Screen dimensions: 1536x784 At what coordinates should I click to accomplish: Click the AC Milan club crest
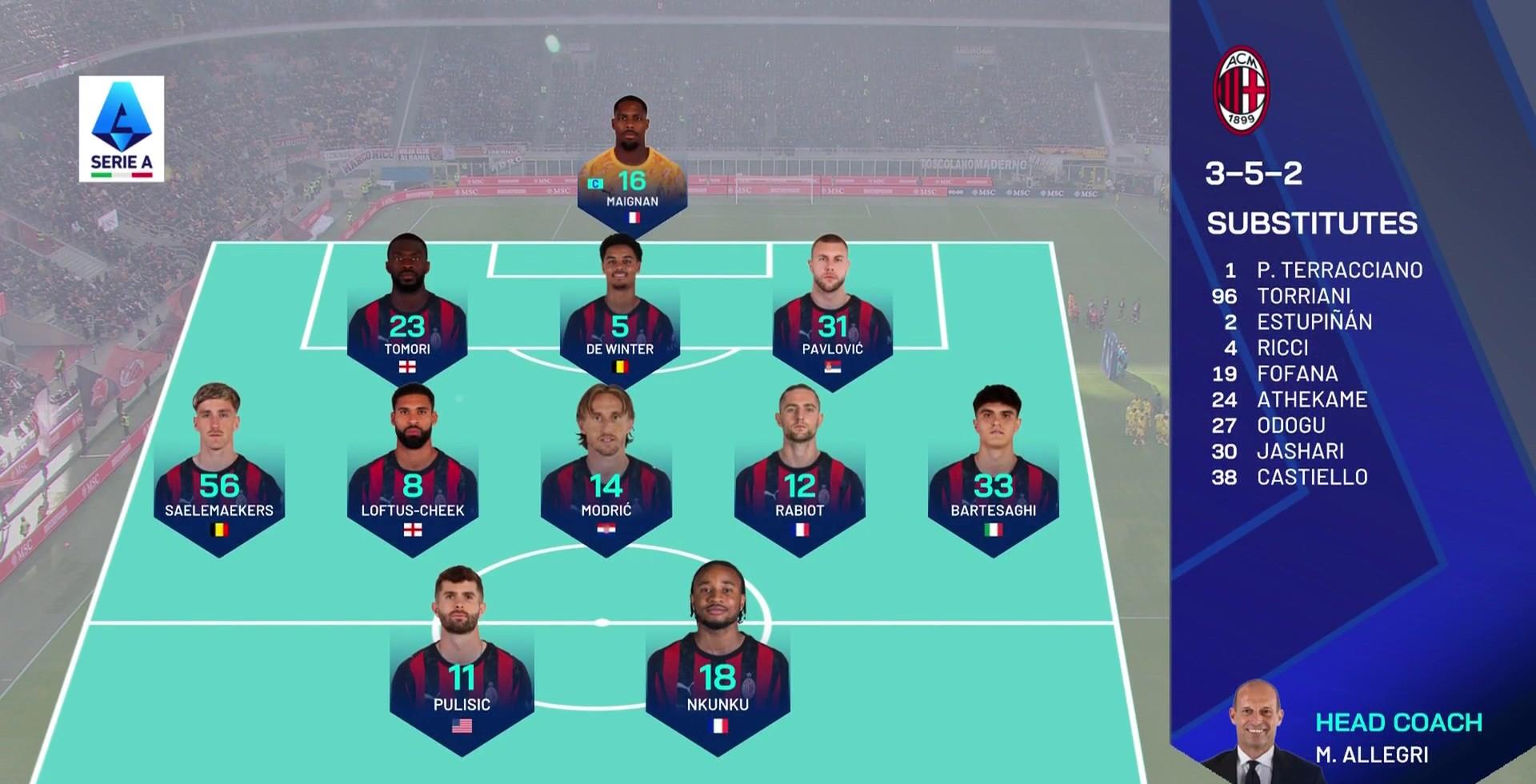point(1242,90)
